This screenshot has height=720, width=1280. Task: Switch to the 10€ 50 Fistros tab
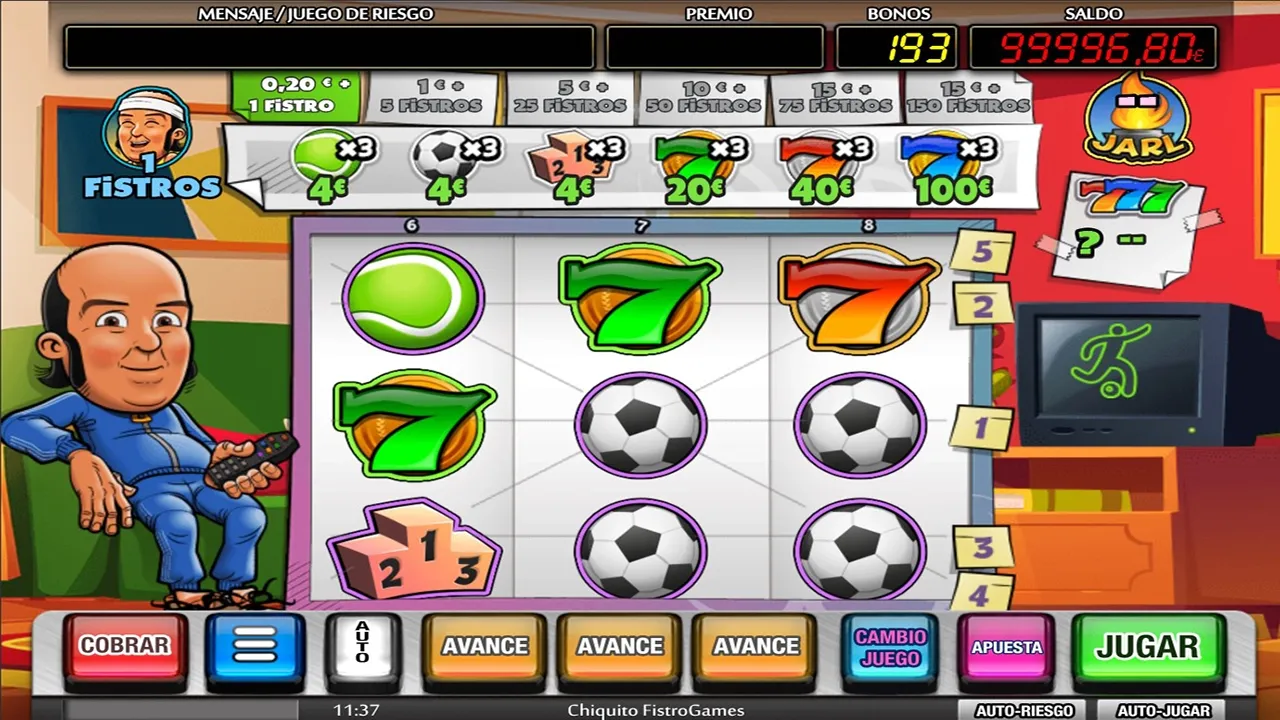coord(703,96)
